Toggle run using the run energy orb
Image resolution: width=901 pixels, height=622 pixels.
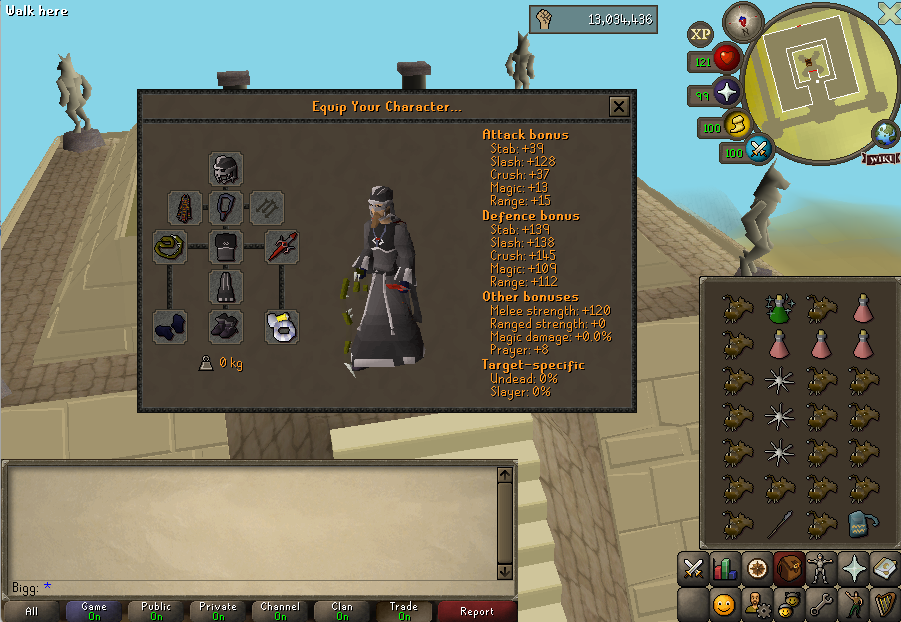point(736,126)
